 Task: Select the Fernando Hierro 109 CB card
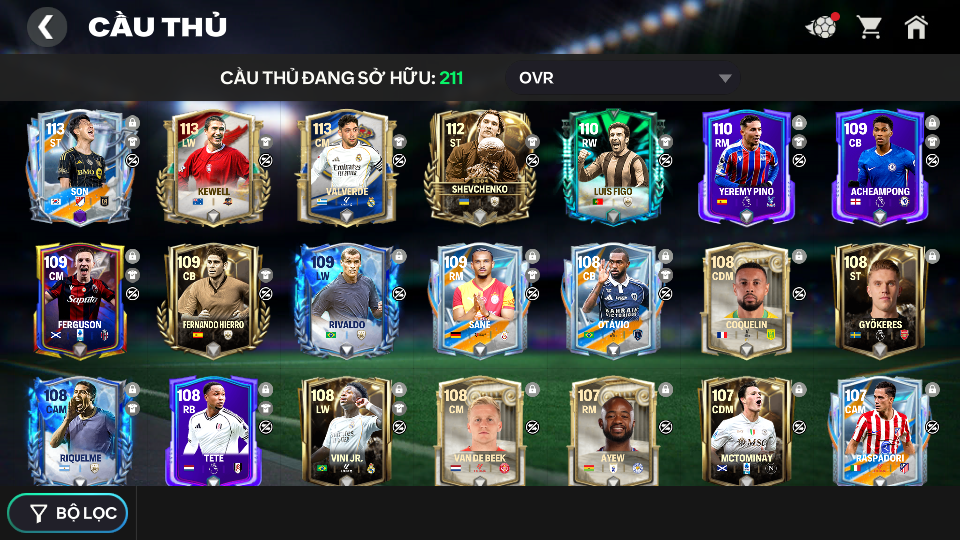(x=212, y=299)
